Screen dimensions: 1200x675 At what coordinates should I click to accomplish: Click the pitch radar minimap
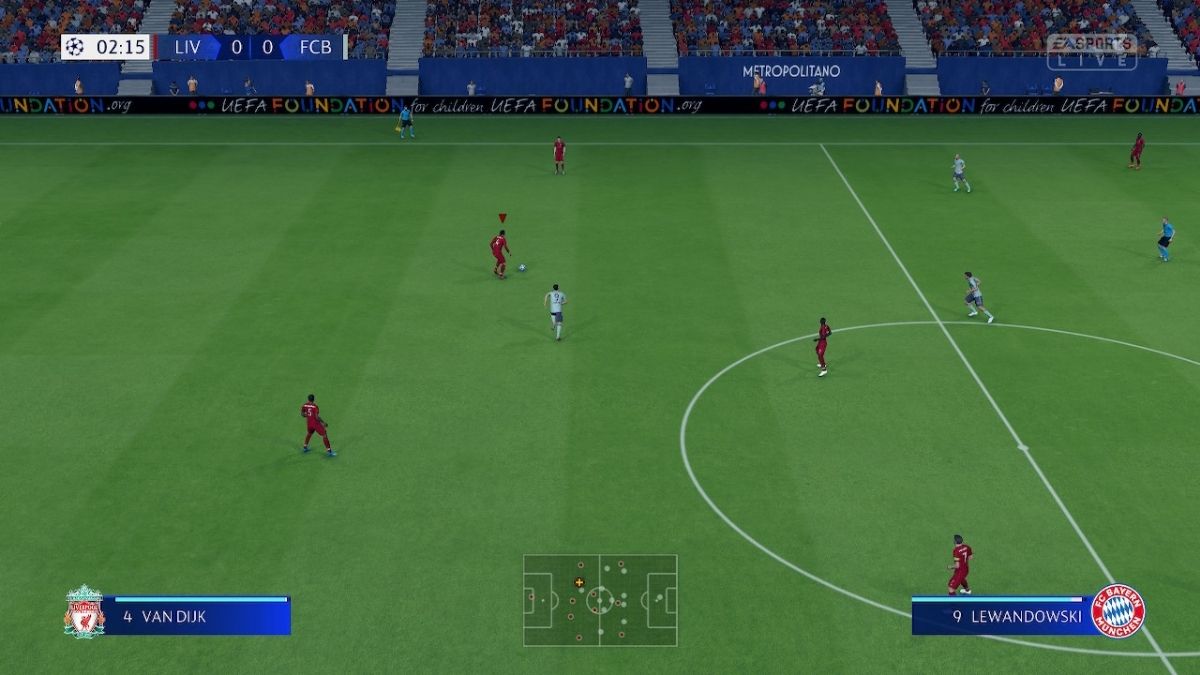coord(600,600)
